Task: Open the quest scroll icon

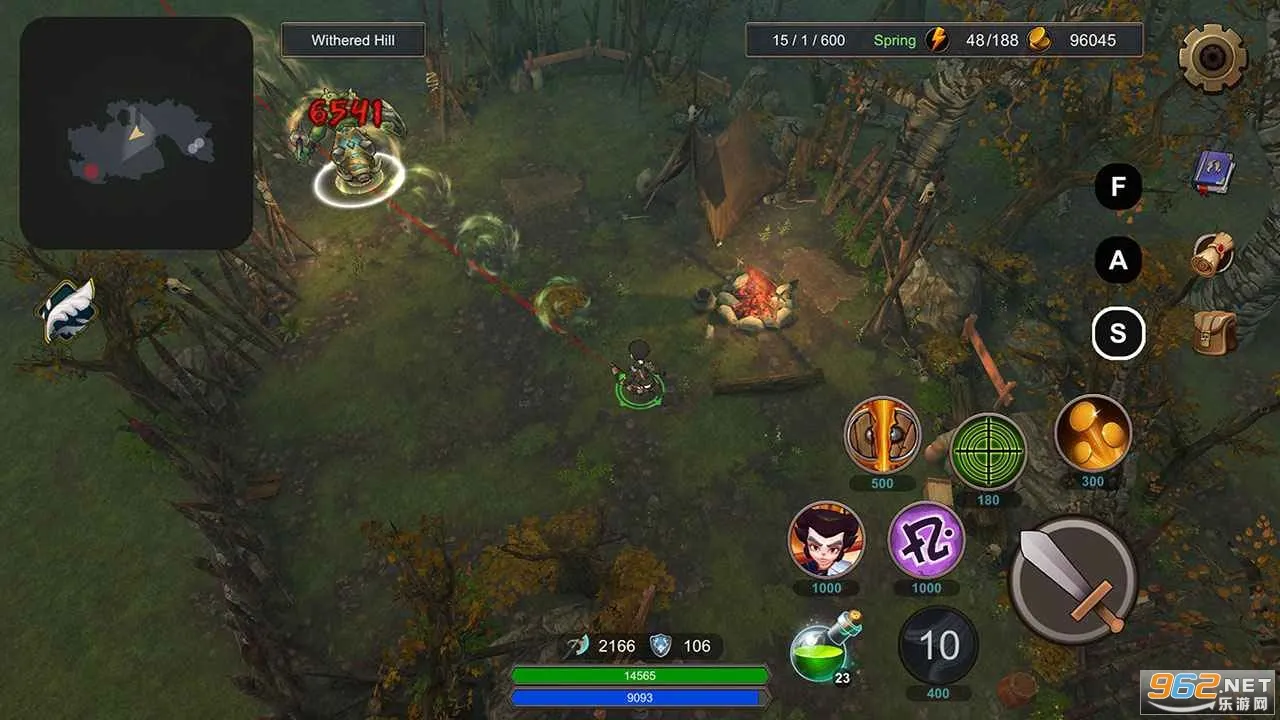Action: click(x=1213, y=254)
